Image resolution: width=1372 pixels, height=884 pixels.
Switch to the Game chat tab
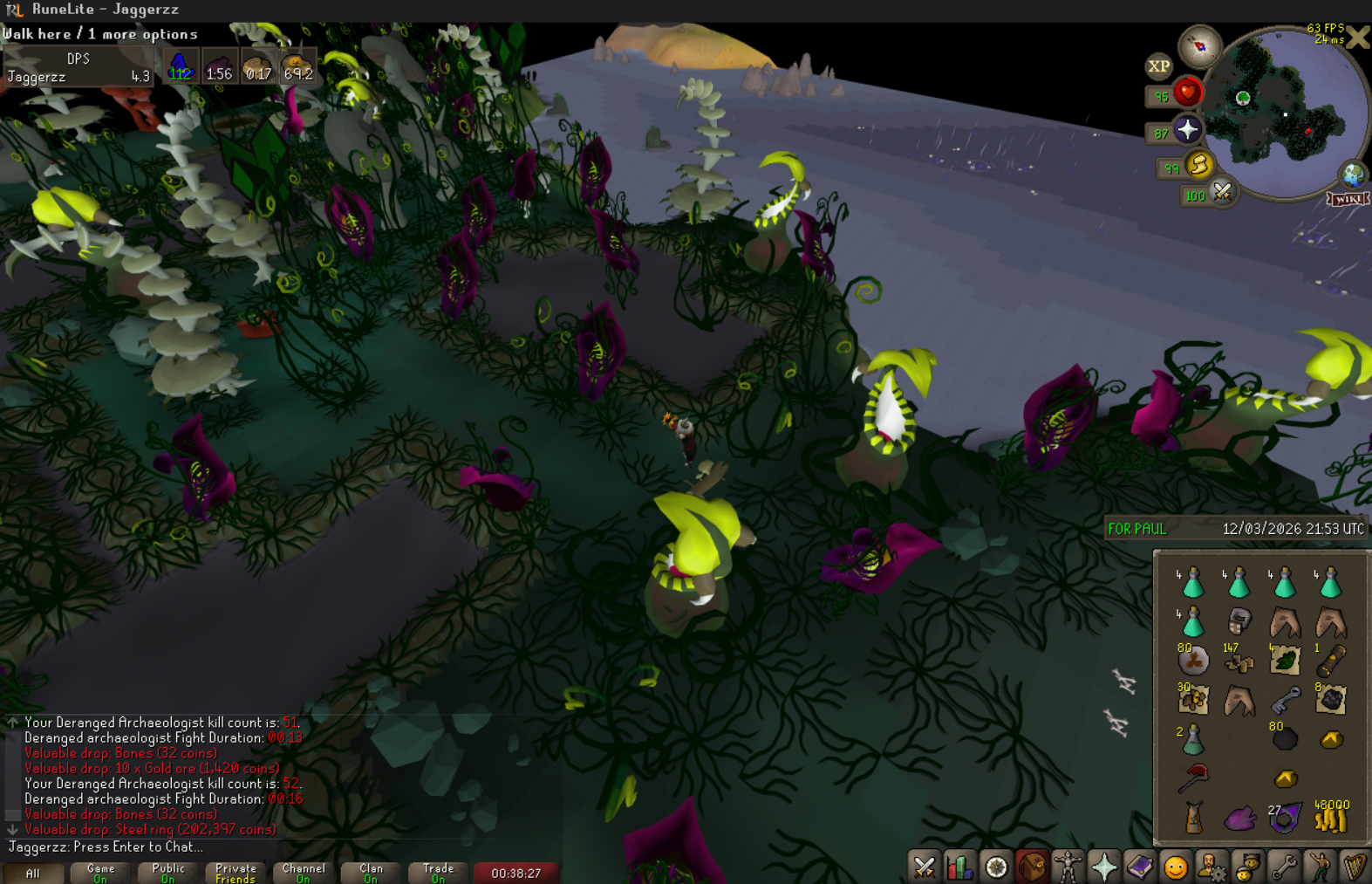[100, 873]
